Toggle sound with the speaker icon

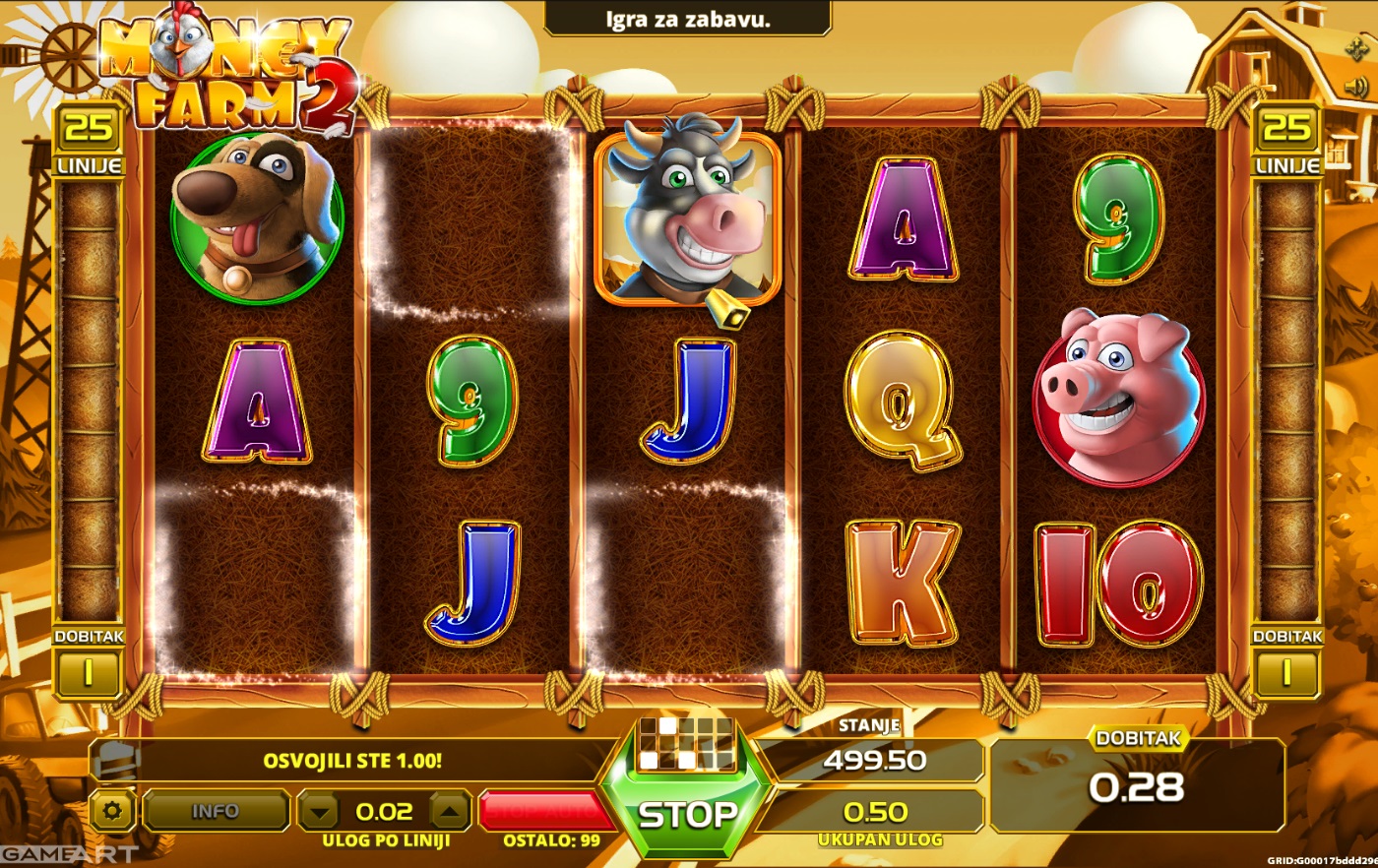1355,89
